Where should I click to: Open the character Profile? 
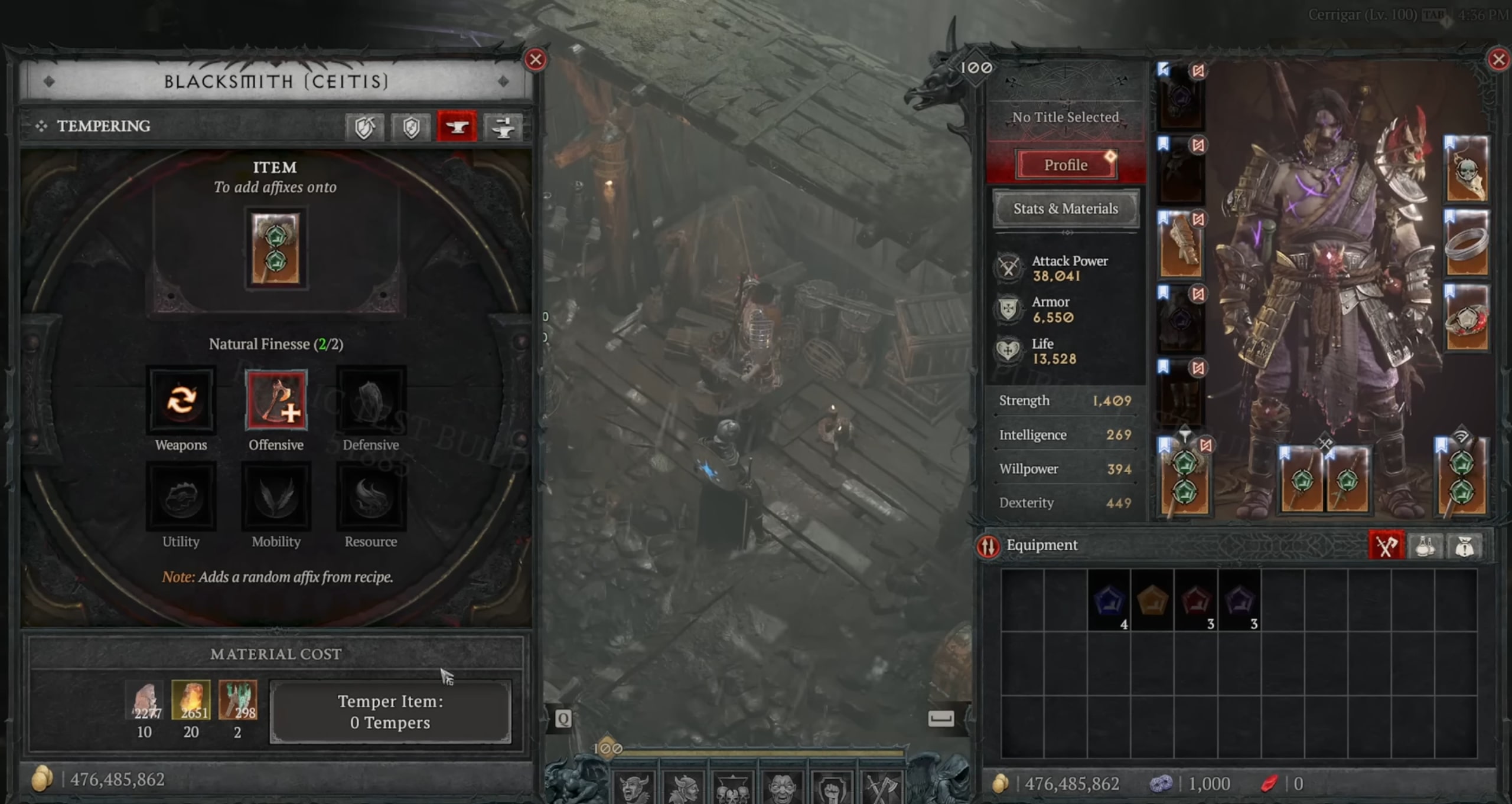pyautogui.click(x=1065, y=165)
